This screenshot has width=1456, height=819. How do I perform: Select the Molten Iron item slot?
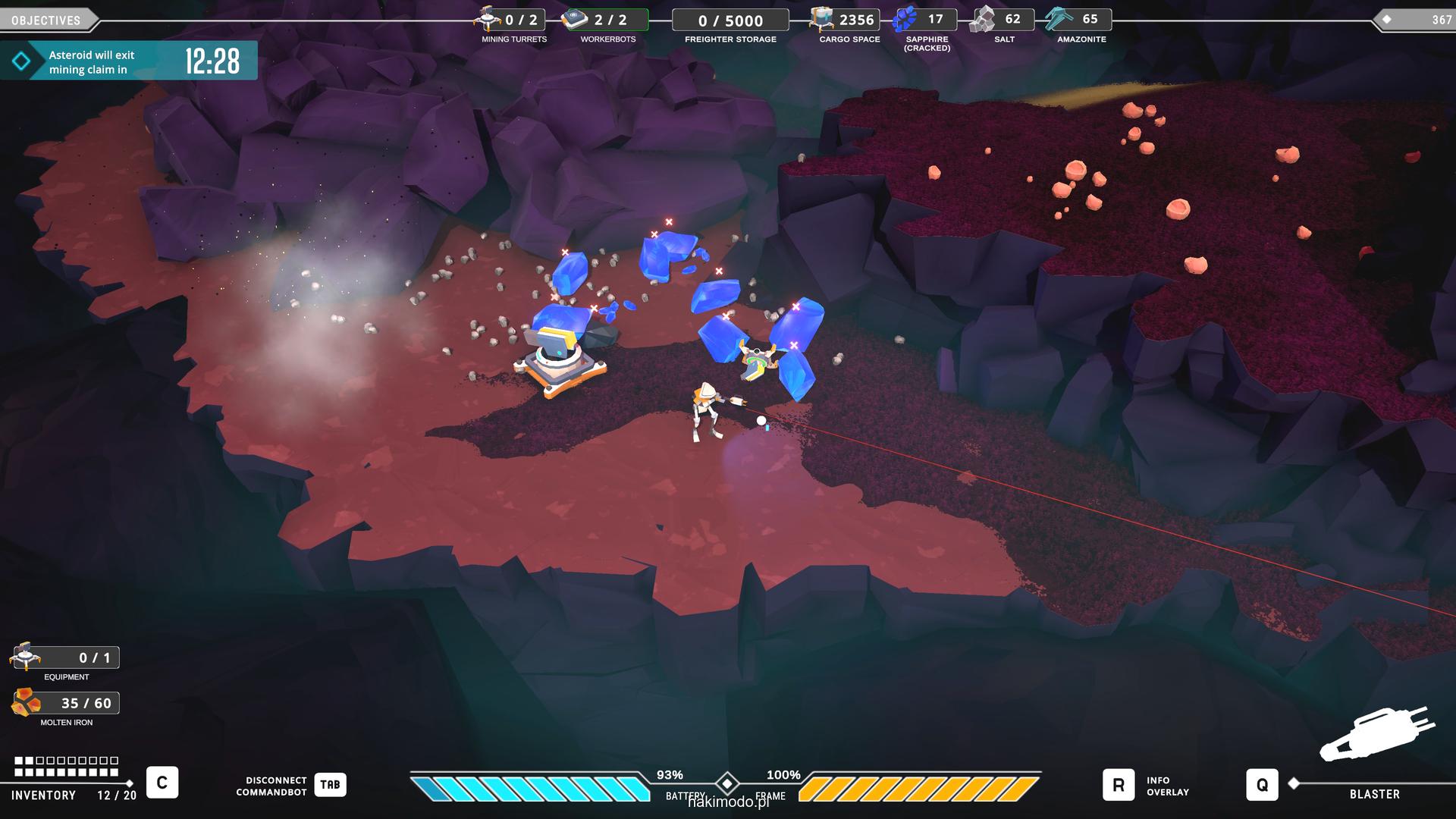26,703
